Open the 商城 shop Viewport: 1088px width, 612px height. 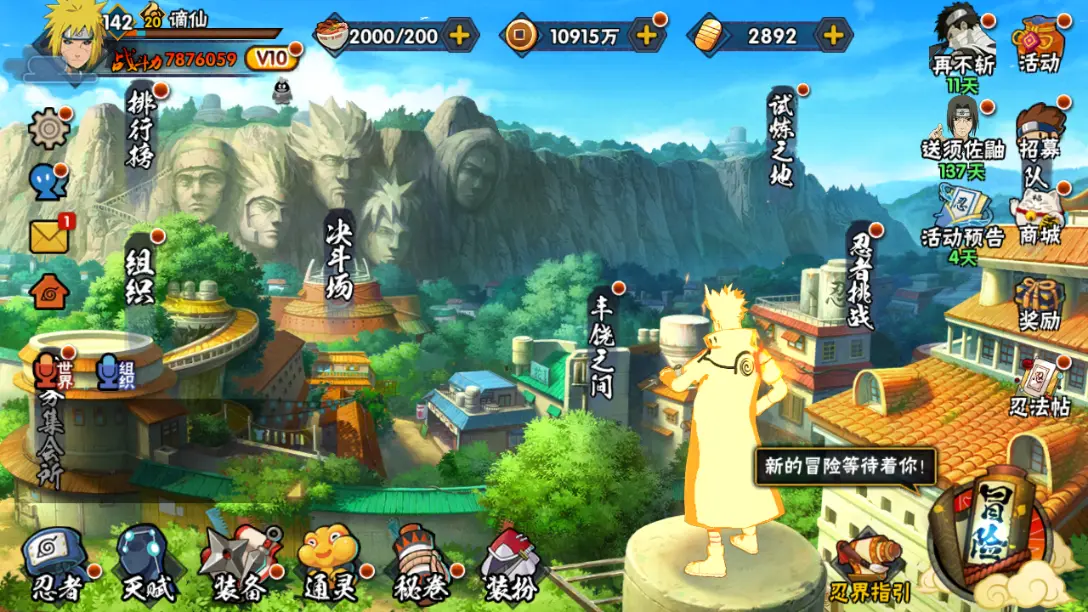(x=1040, y=214)
